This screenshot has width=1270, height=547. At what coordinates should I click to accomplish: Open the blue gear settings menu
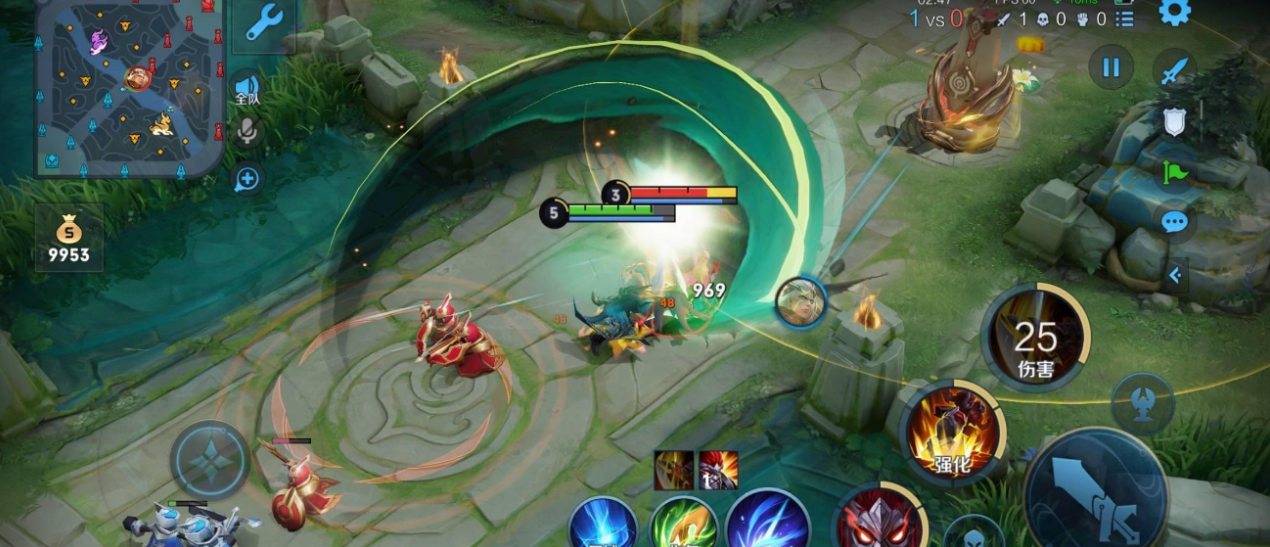point(1174,12)
